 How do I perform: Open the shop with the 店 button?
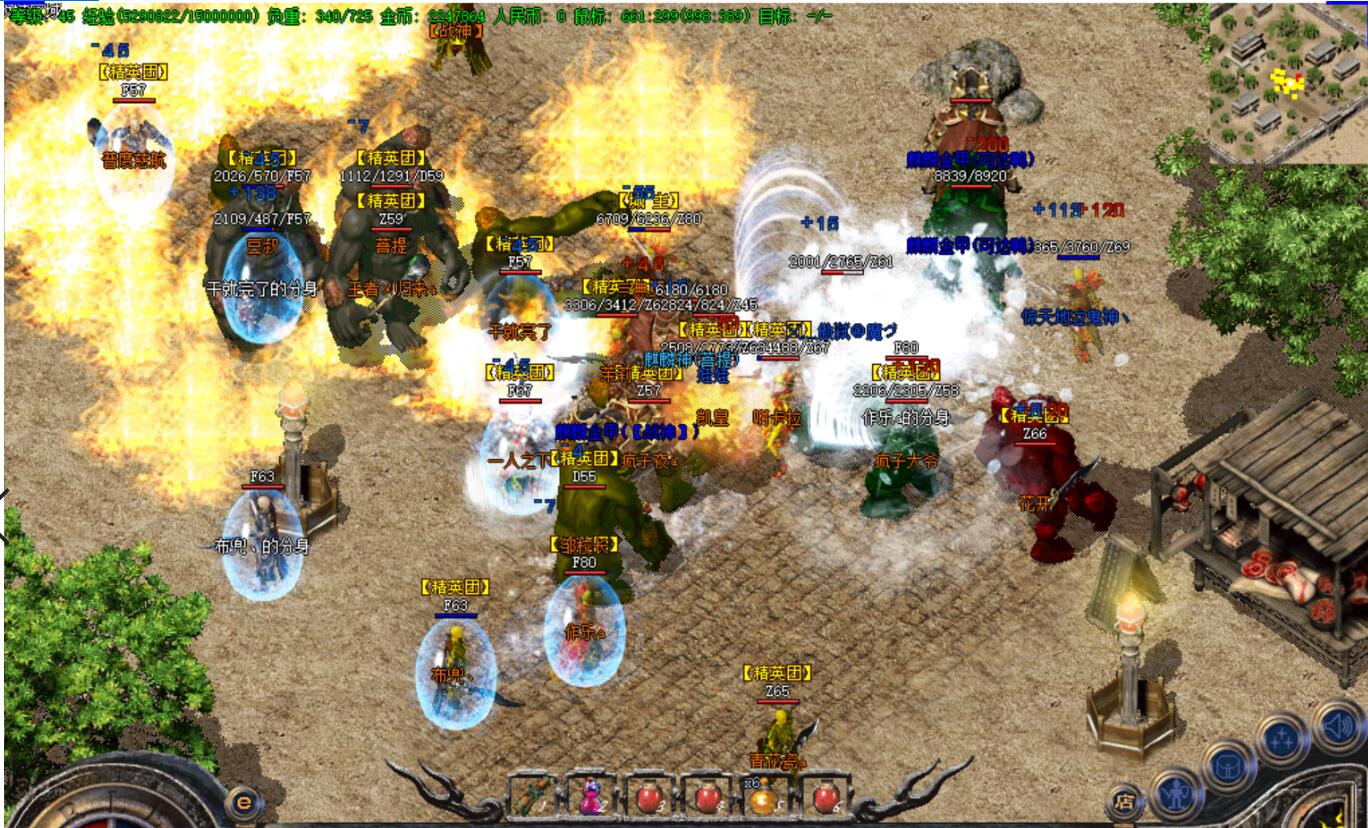[x=1125, y=801]
